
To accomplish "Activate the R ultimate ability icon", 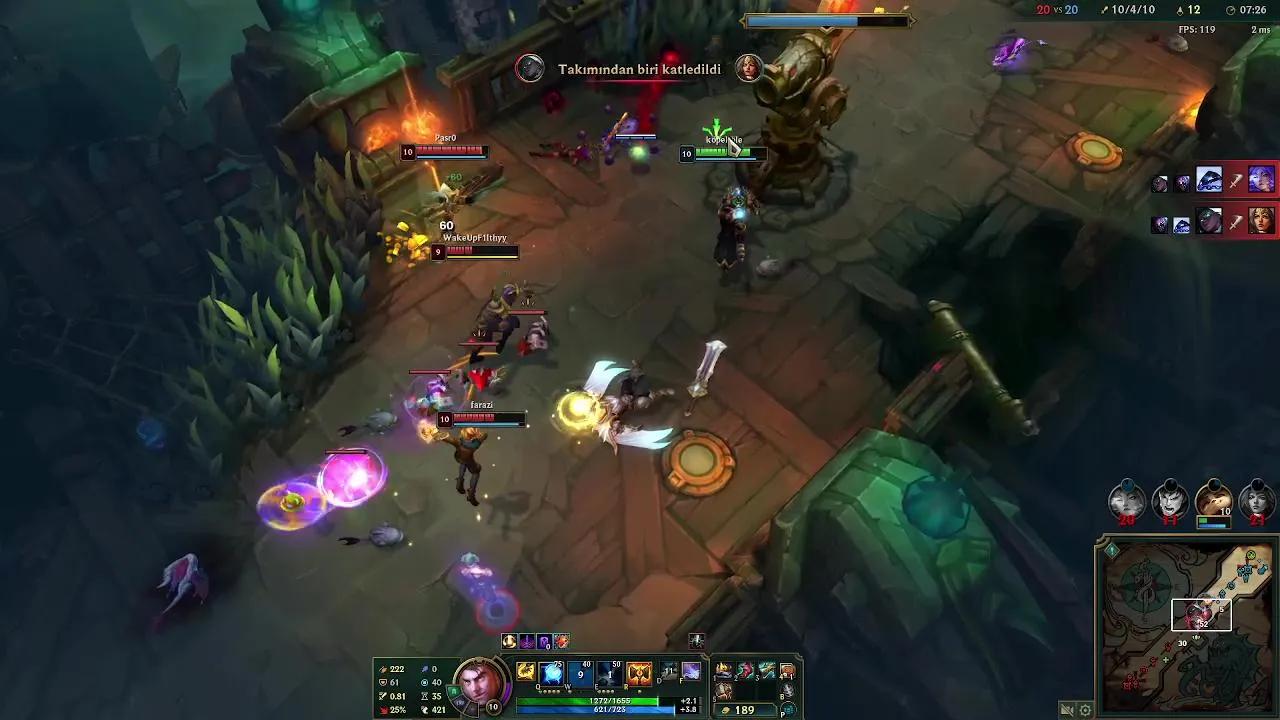I will pyautogui.click(x=639, y=674).
